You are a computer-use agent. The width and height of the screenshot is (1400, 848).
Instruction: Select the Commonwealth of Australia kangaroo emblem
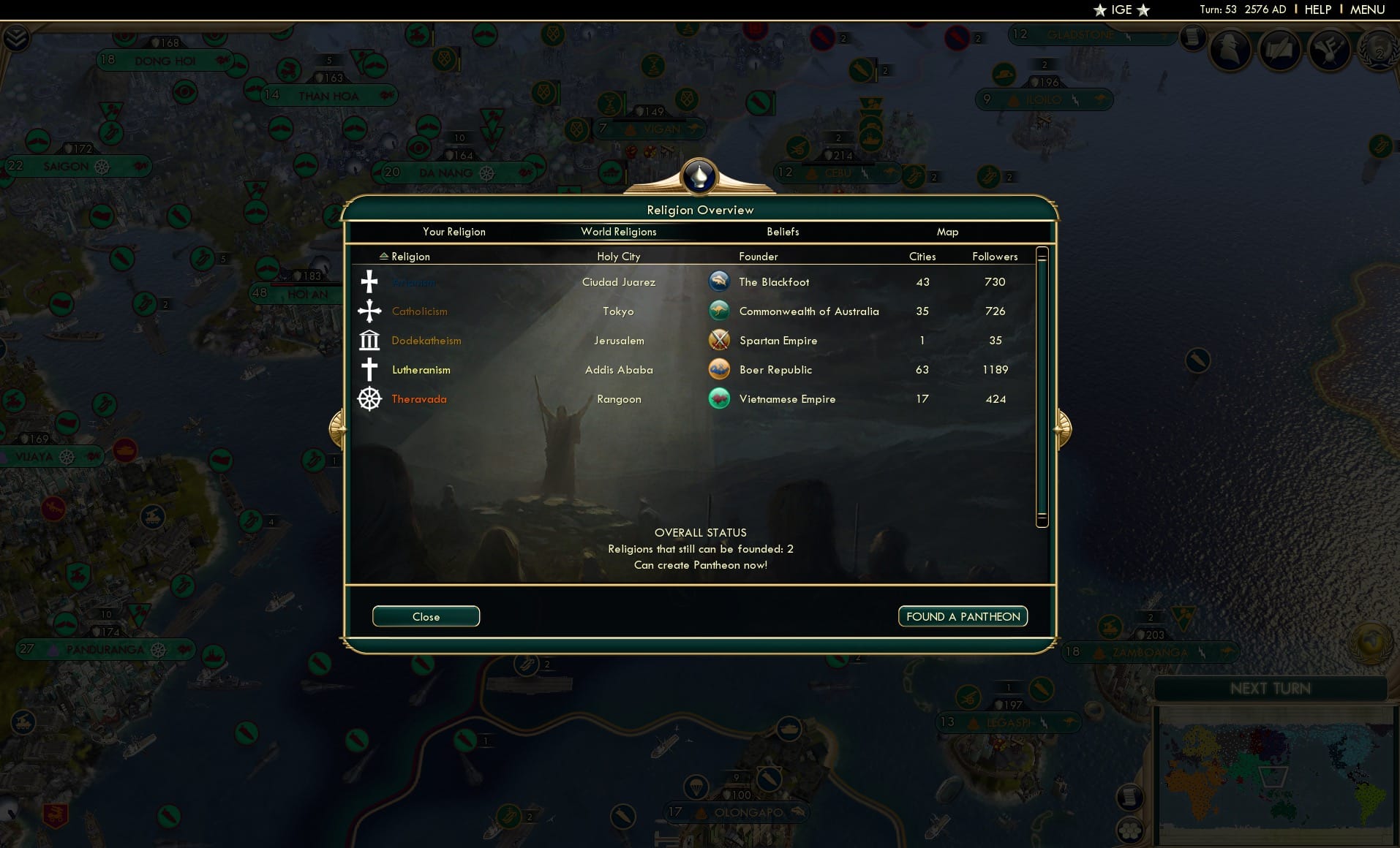(720, 310)
